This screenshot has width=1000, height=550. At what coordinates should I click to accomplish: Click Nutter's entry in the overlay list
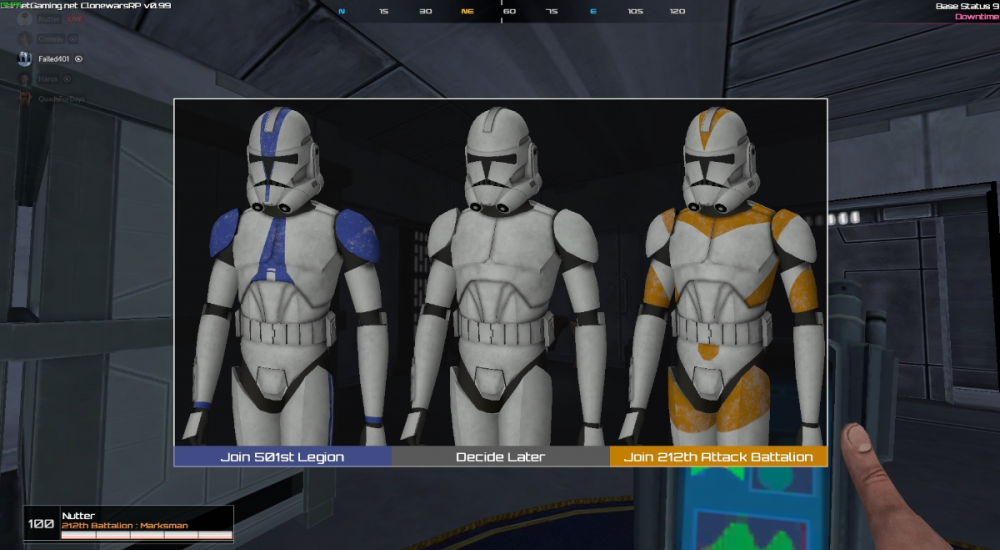(x=48, y=19)
